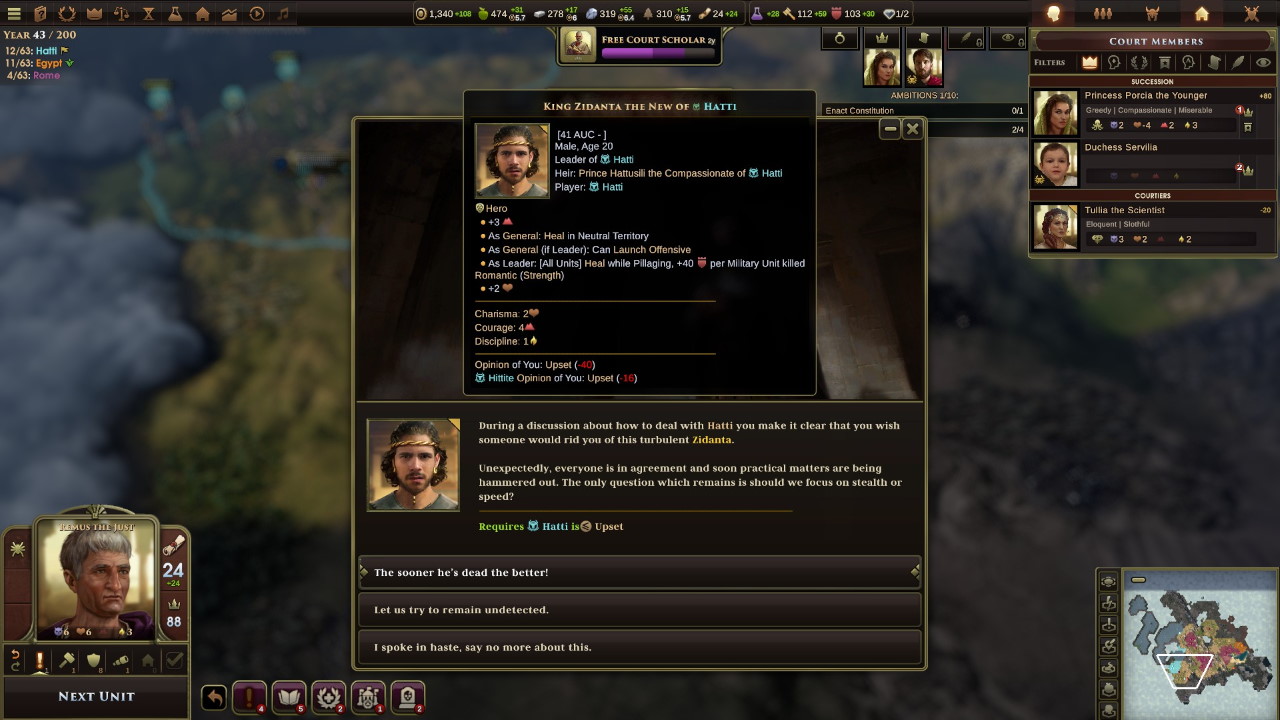The width and height of the screenshot is (1280, 720).
Task: Close the event dialog with the X
Action: 912,129
